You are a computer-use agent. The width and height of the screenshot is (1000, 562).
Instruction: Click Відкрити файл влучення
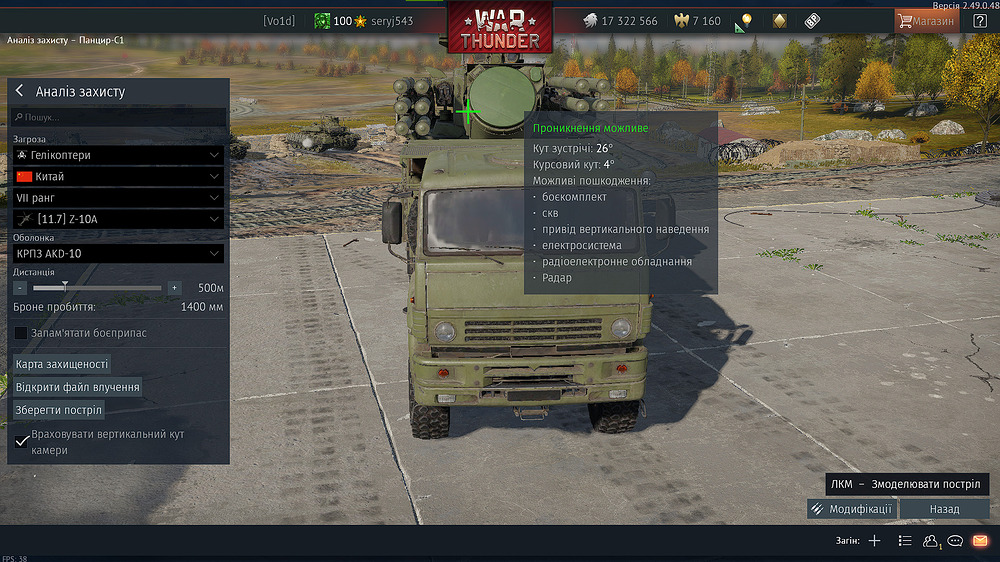tap(77, 386)
